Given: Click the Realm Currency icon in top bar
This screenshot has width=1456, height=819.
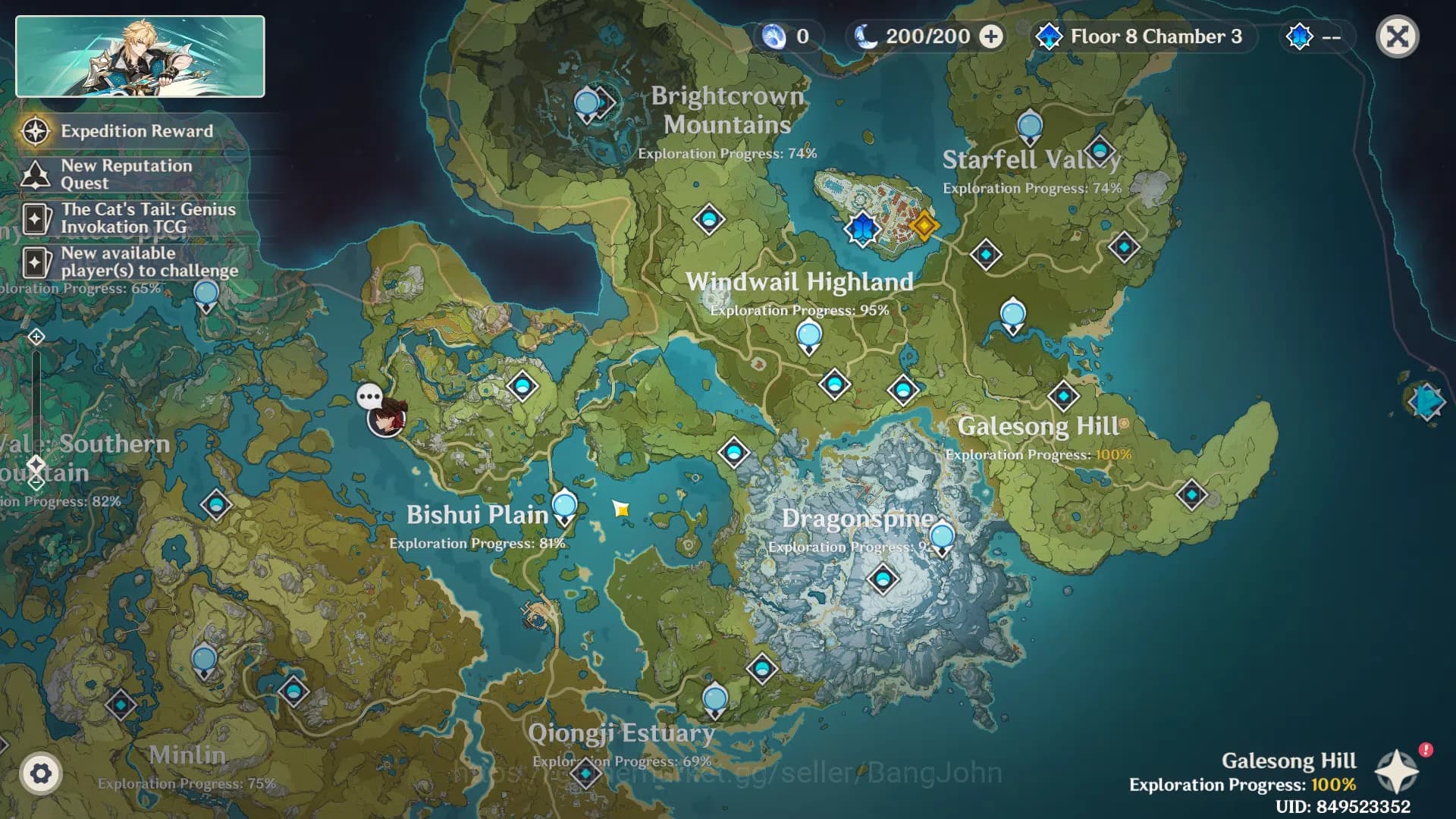Looking at the screenshot, I should click(x=774, y=36).
